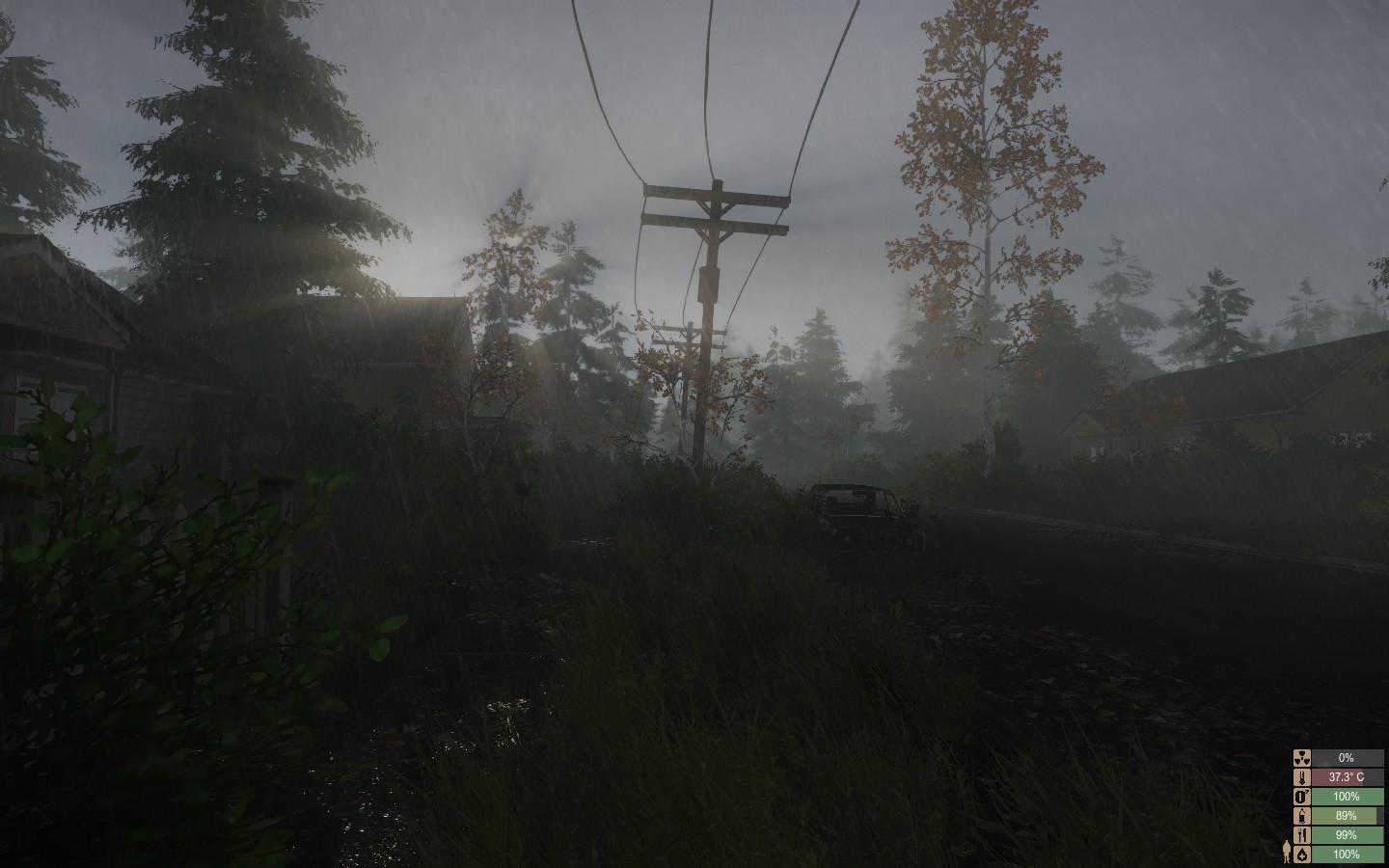Click the thermometer temperature icon

coord(1302,776)
